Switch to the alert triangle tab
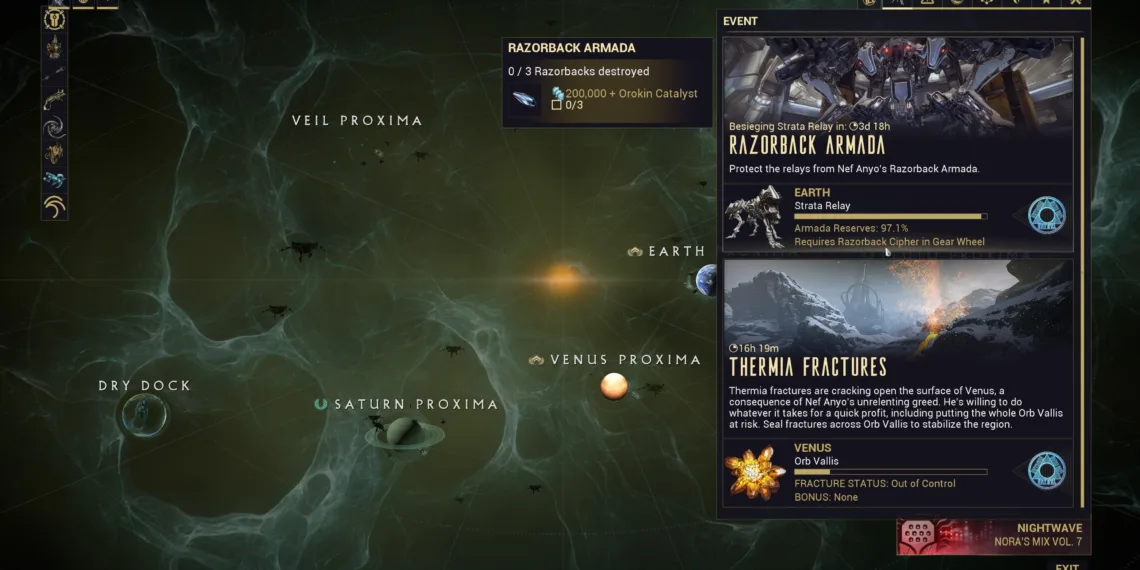 [x=929, y=2]
